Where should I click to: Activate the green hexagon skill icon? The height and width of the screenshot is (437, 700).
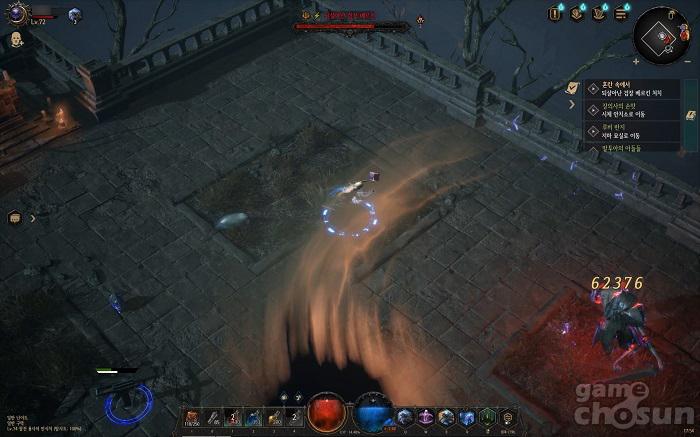coord(487,416)
